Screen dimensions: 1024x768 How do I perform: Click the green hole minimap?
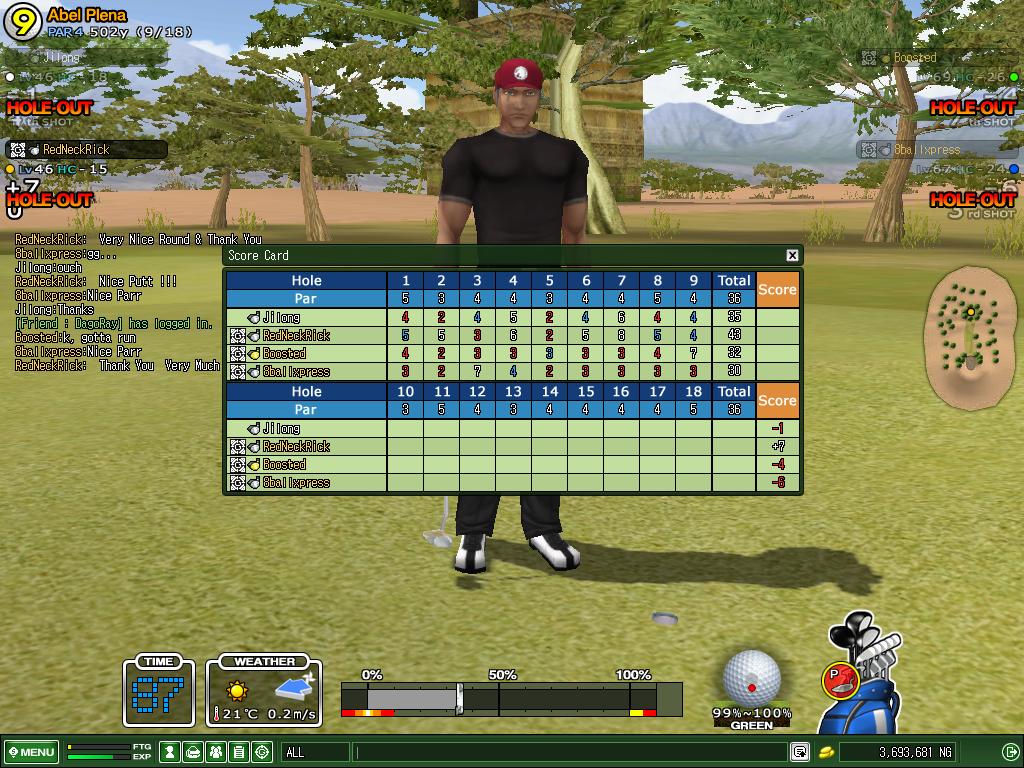click(x=968, y=333)
